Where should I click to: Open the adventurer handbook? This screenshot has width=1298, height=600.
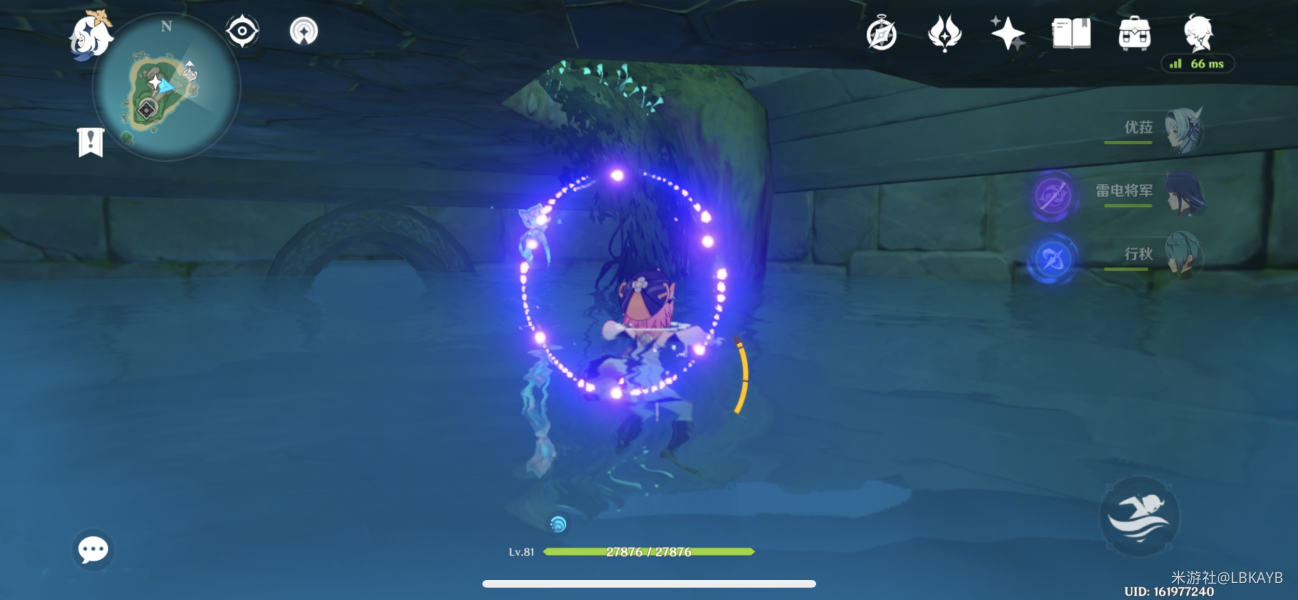click(x=1071, y=34)
